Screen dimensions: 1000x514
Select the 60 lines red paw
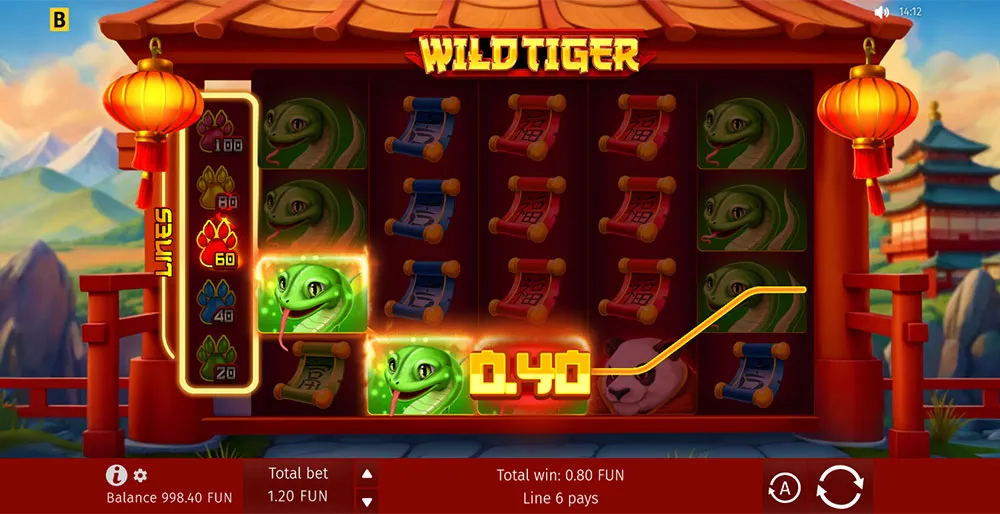(219, 240)
